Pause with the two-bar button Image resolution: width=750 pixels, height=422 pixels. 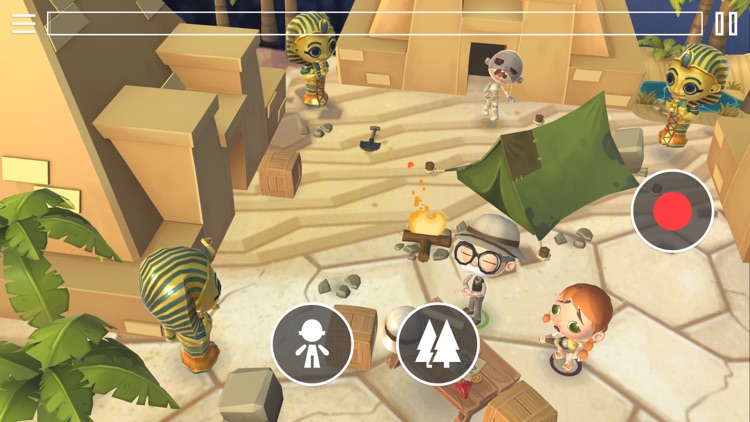point(726,24)
